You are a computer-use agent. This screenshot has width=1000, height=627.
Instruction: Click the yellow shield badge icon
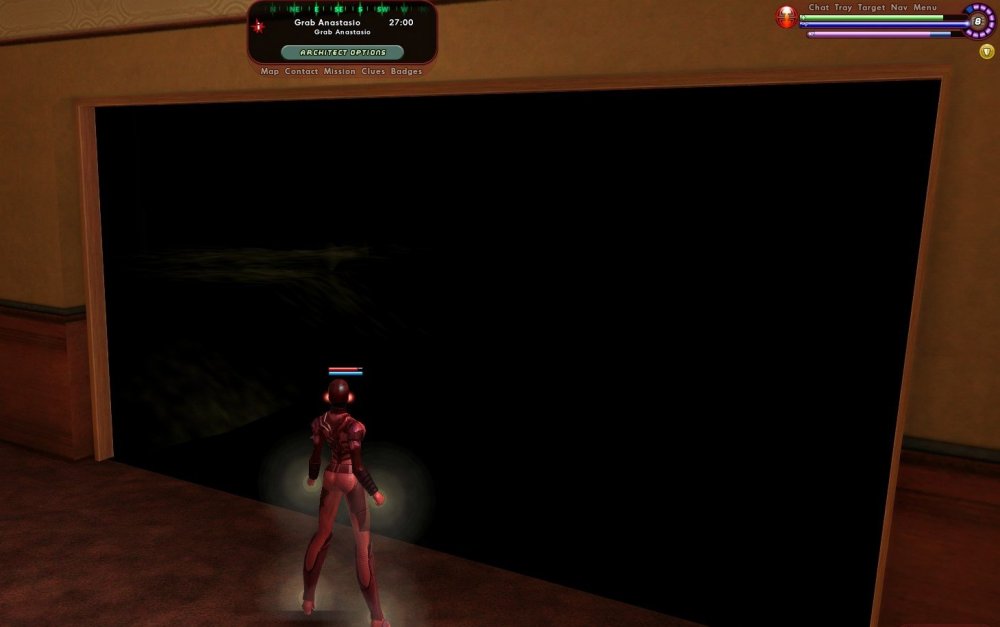coord(987,52)
